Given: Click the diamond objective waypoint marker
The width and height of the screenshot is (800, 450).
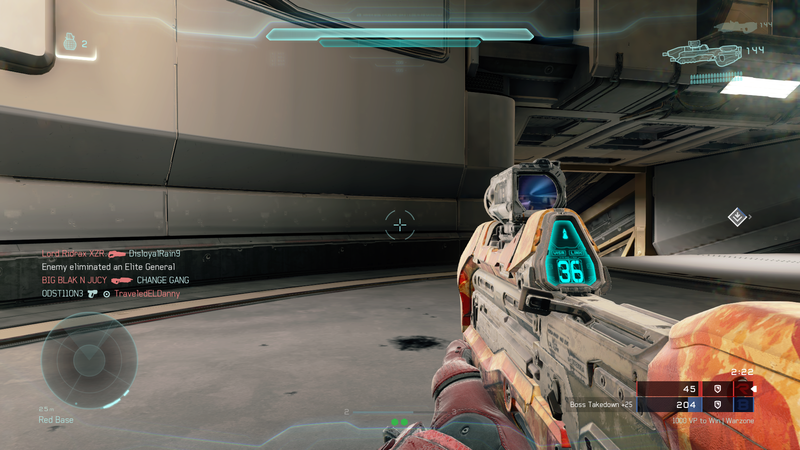Looking at the screenshot, I should (737, 216).
